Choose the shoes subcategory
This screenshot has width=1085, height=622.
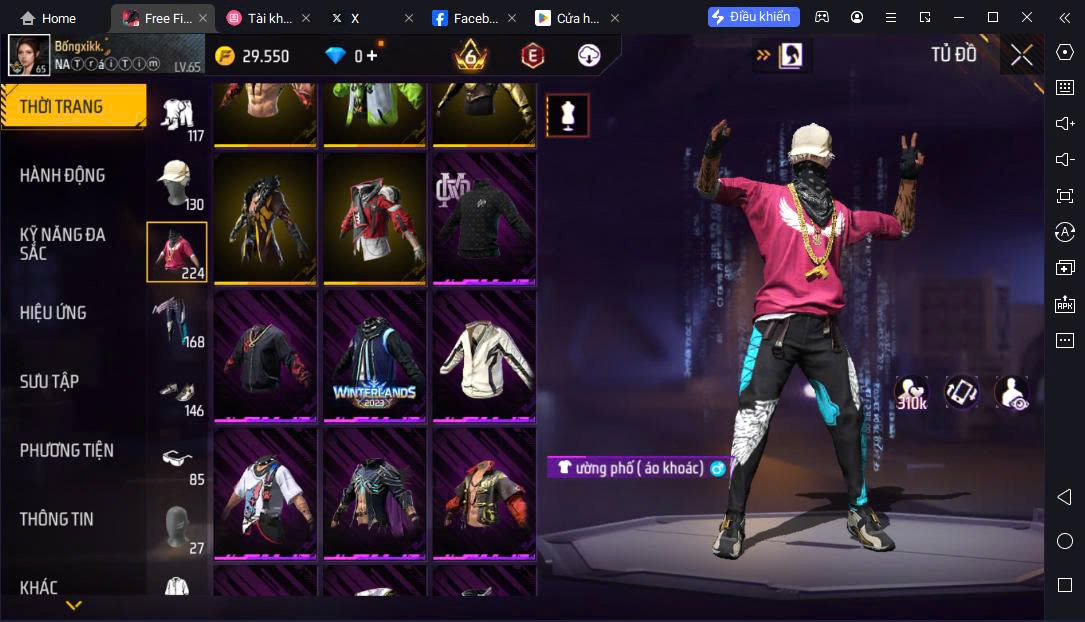click(x=178, y=390)
